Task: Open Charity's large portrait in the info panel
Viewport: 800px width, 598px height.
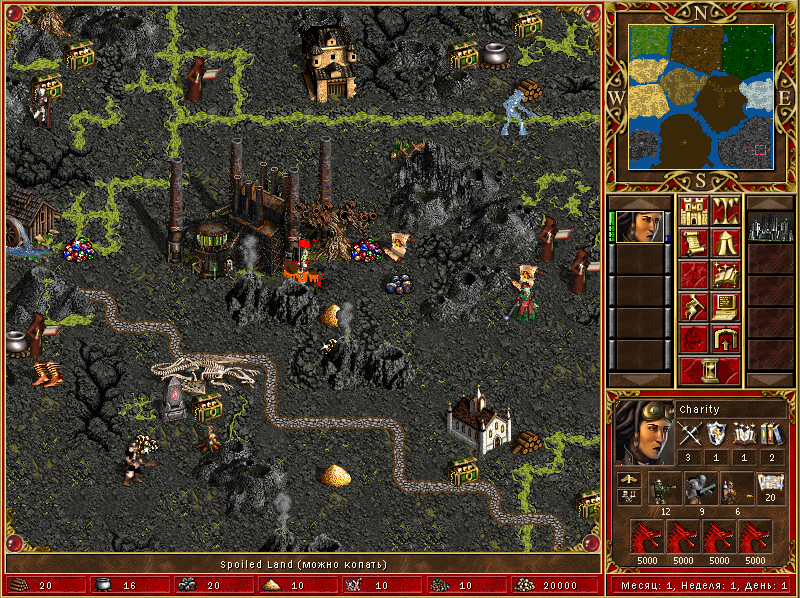Action: (642, 432)
